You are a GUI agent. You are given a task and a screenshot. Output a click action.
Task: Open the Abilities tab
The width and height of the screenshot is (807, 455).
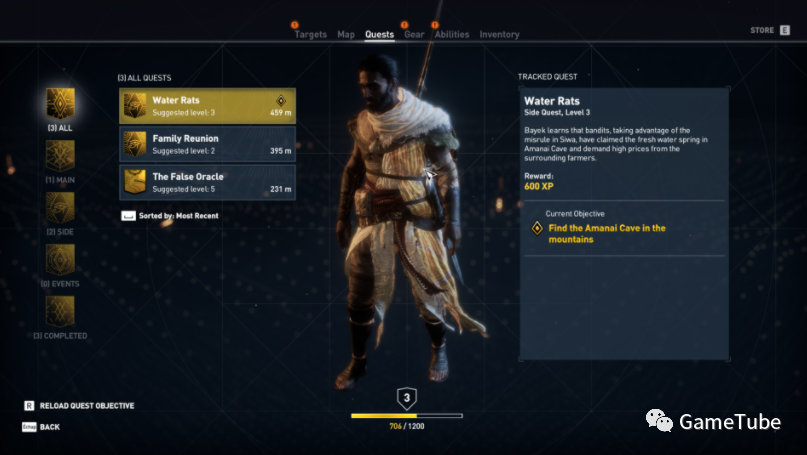(x=452, y=34)
